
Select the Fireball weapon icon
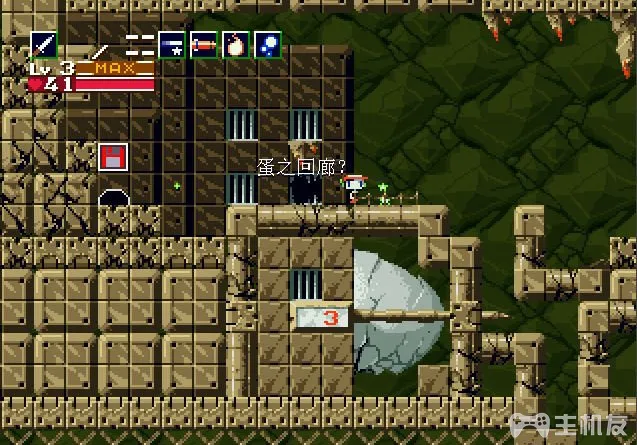pyautogui.click(x=236, y=45)
